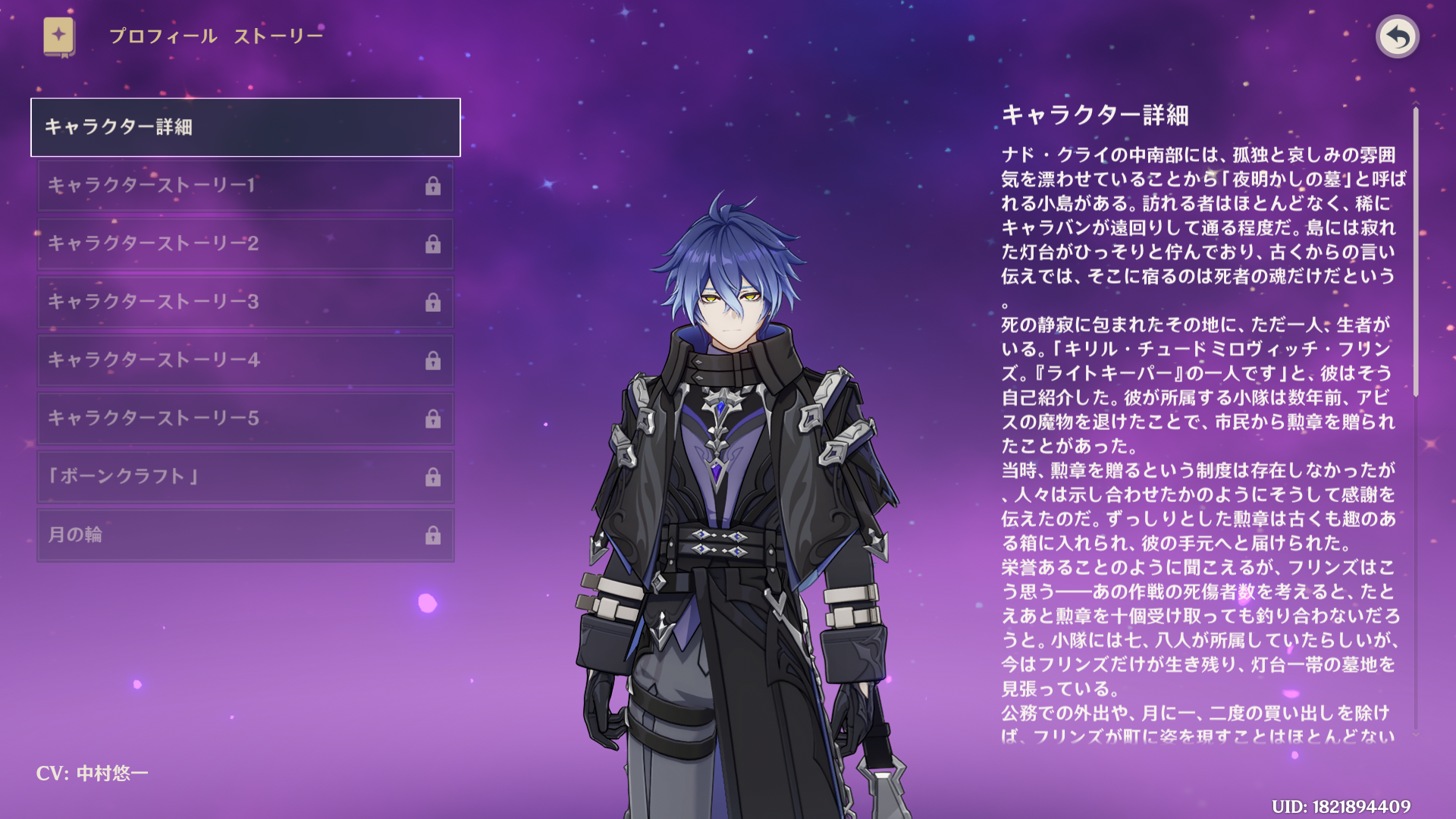
Task: Open キャラクターストーリー5 list item
Action: tap(245, 419)
